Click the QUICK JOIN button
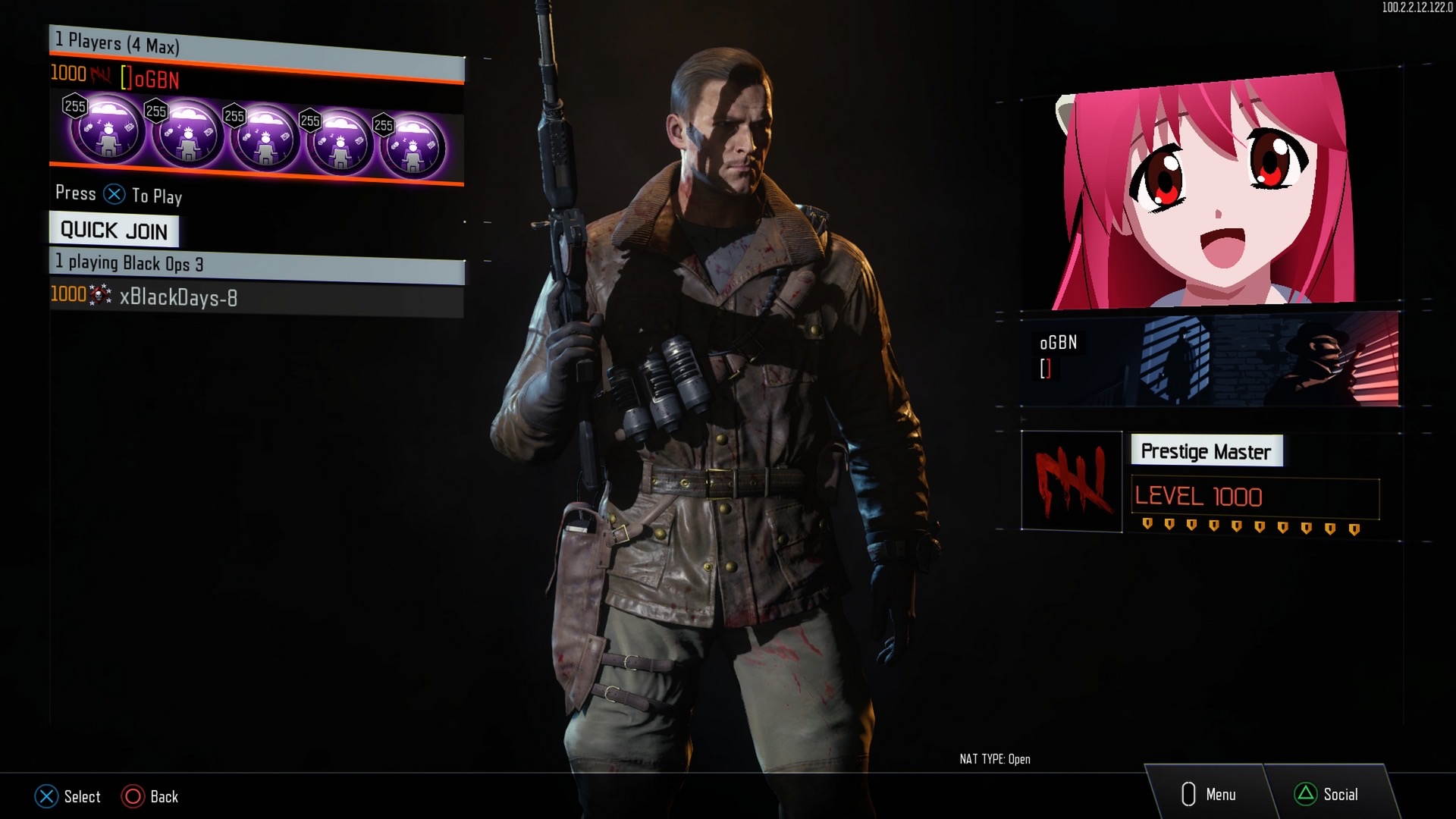Image resolution: width=1456 pixels, height=819 pixels. tap(114, 230)
